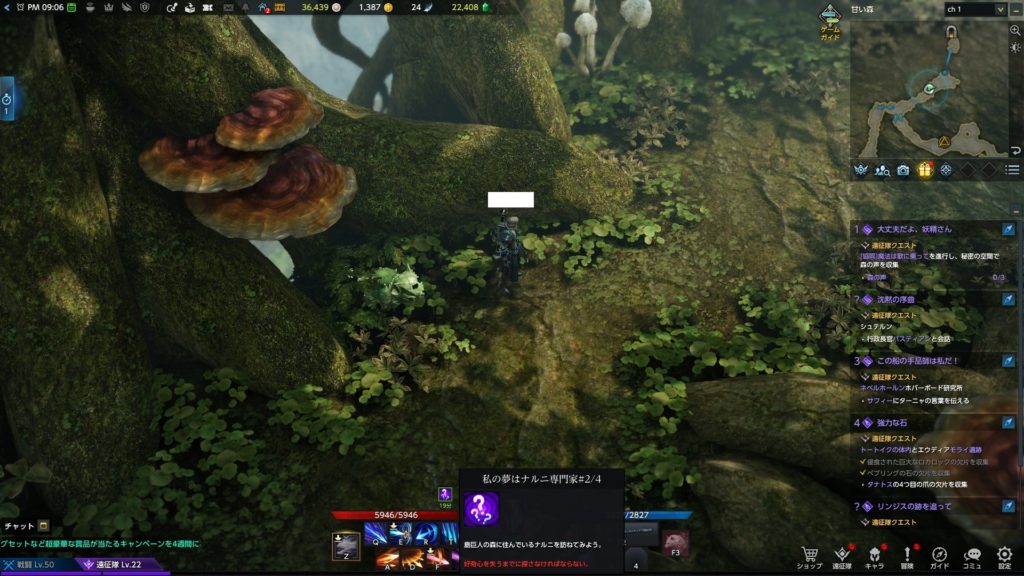This screenshot has width=1024, height=576.
Task: Click the camera icon under the minimap
Action: coord(903,170)
